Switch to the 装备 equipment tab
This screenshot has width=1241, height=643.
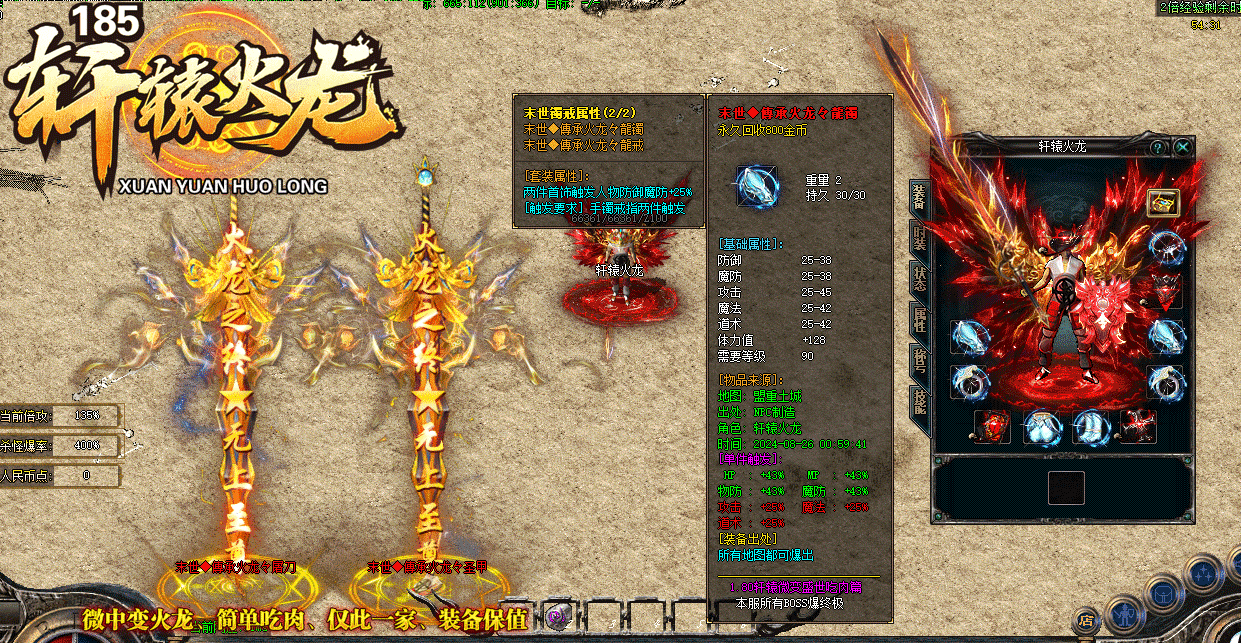(918, 198)
